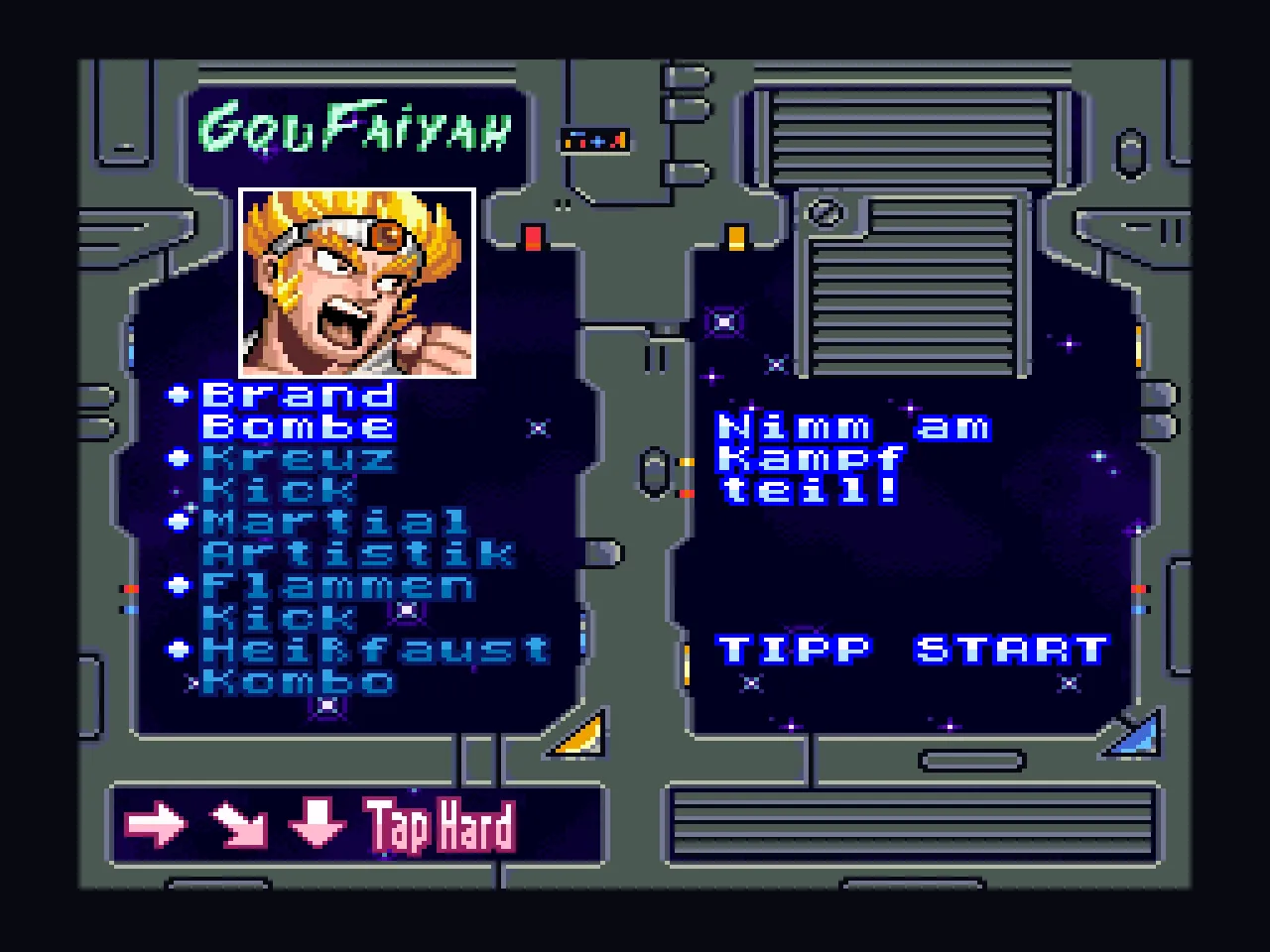
Task: Click the Gou Faiyah character portrait
Action: pos(357,284)
